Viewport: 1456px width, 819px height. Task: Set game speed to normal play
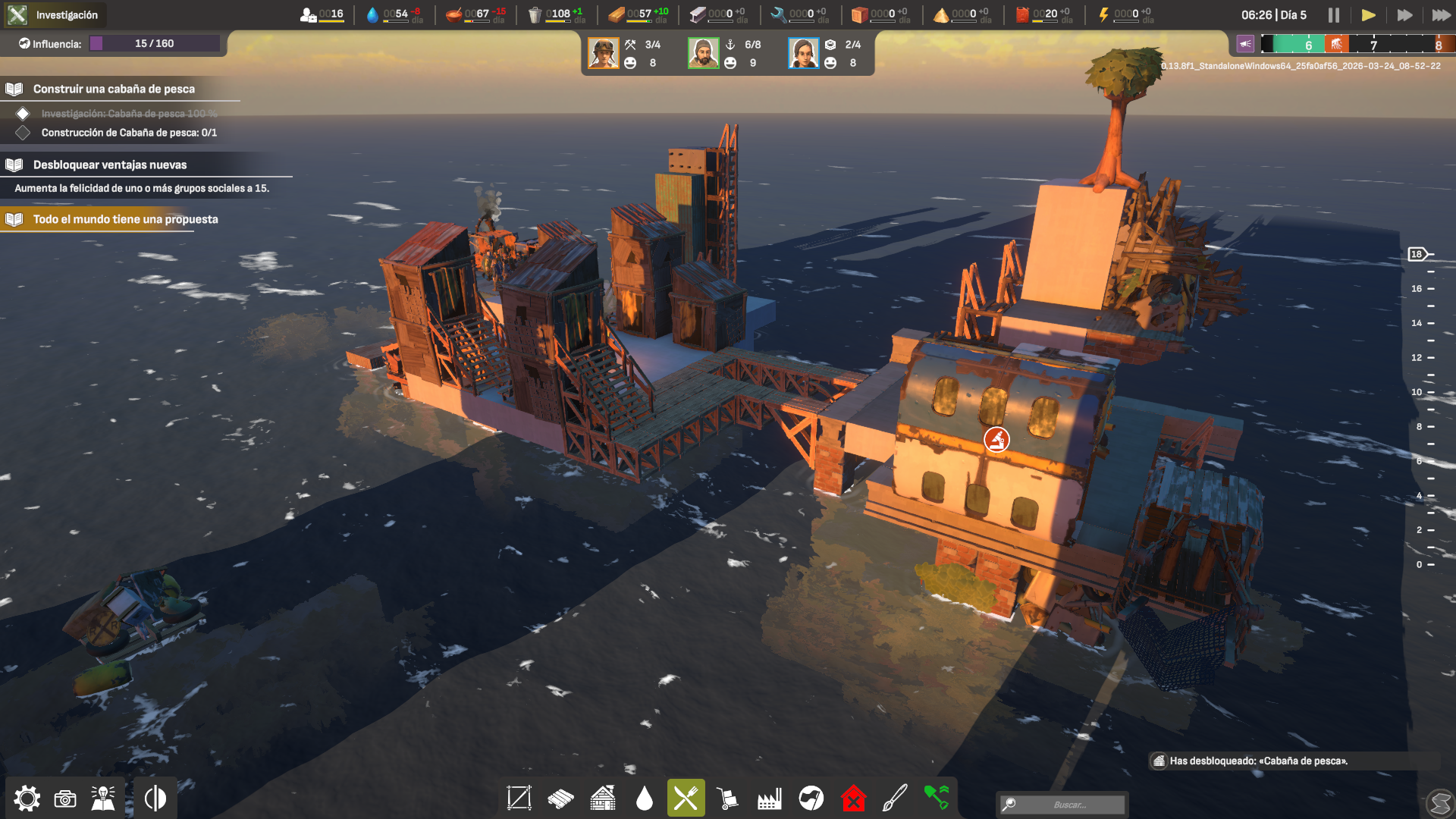pyautogui.click(x=1368, y=15)
